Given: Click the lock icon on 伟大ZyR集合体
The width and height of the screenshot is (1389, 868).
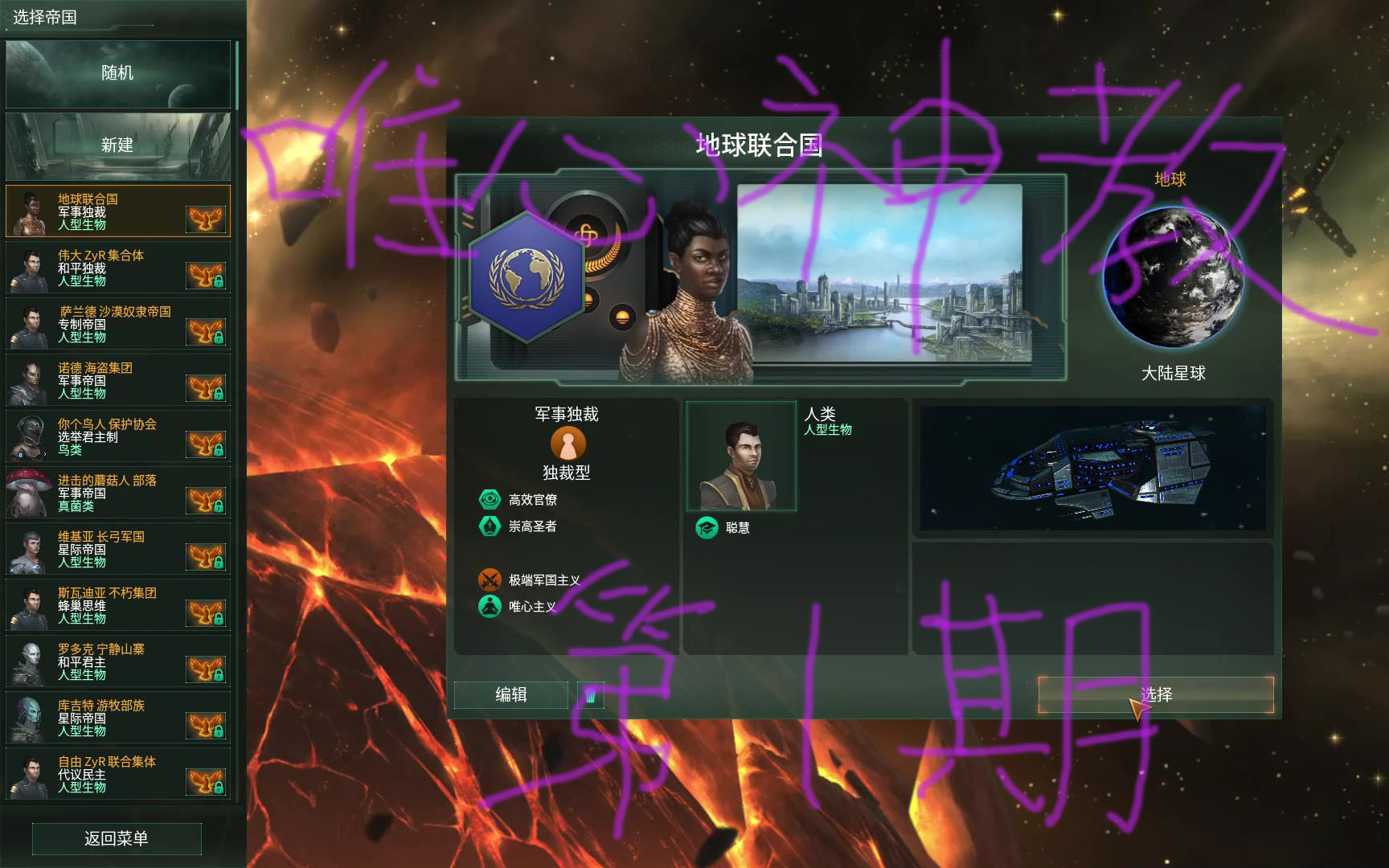Looking at the screenshot, I should tap(219, 284).
